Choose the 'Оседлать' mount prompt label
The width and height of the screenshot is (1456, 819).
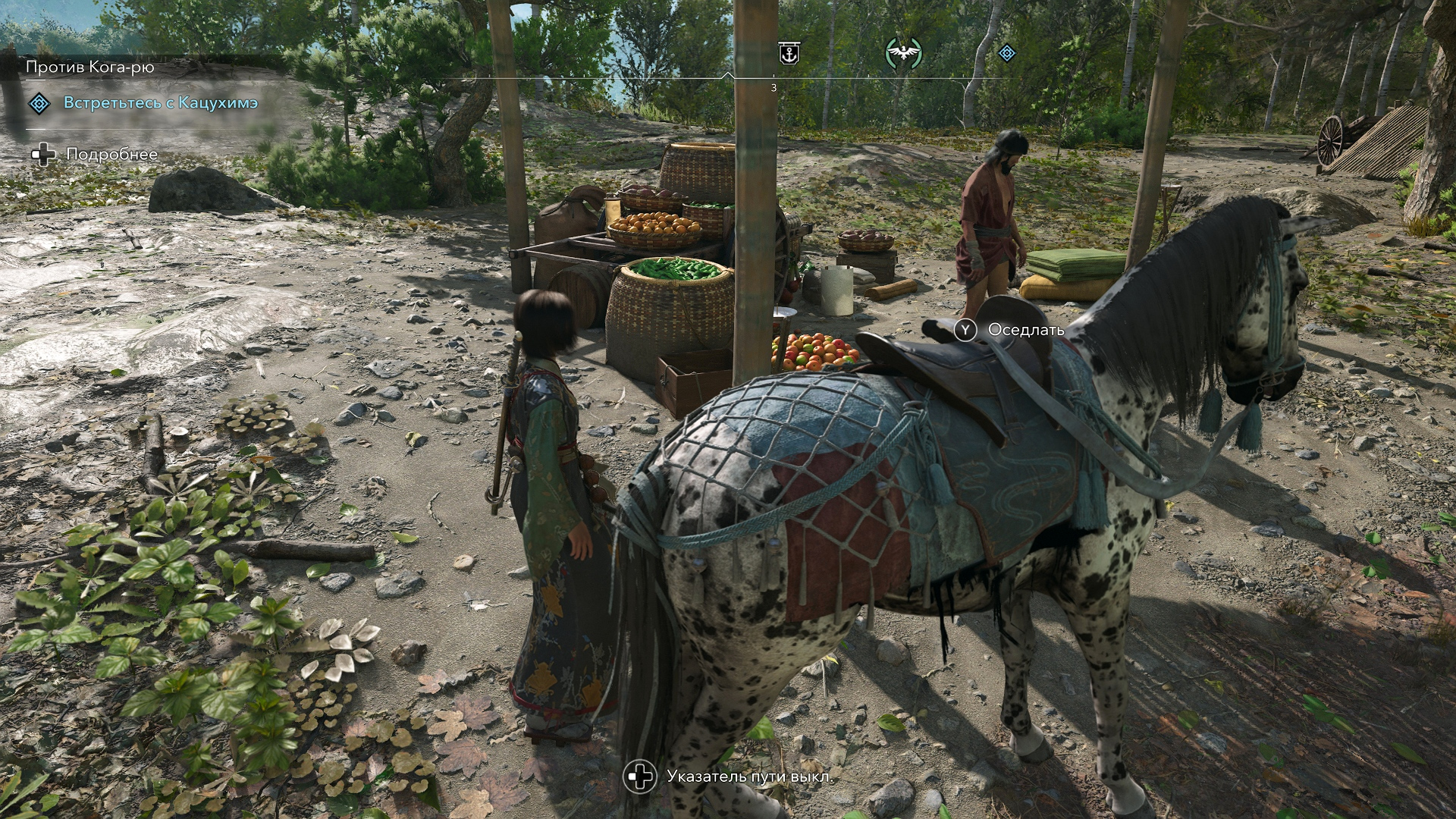[x=1025, y=330]
